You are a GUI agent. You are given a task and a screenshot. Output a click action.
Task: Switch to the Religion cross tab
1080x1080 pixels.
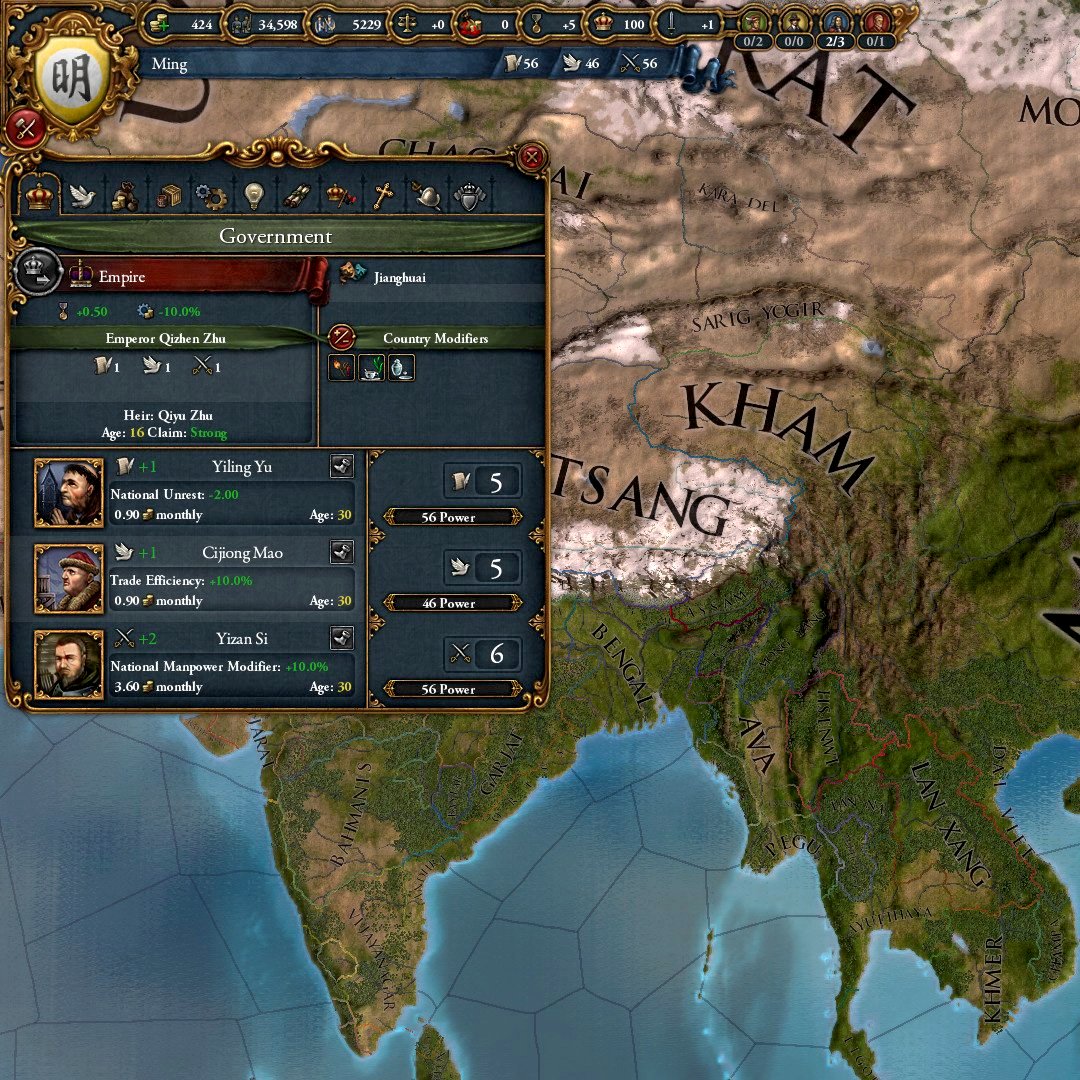383,196
